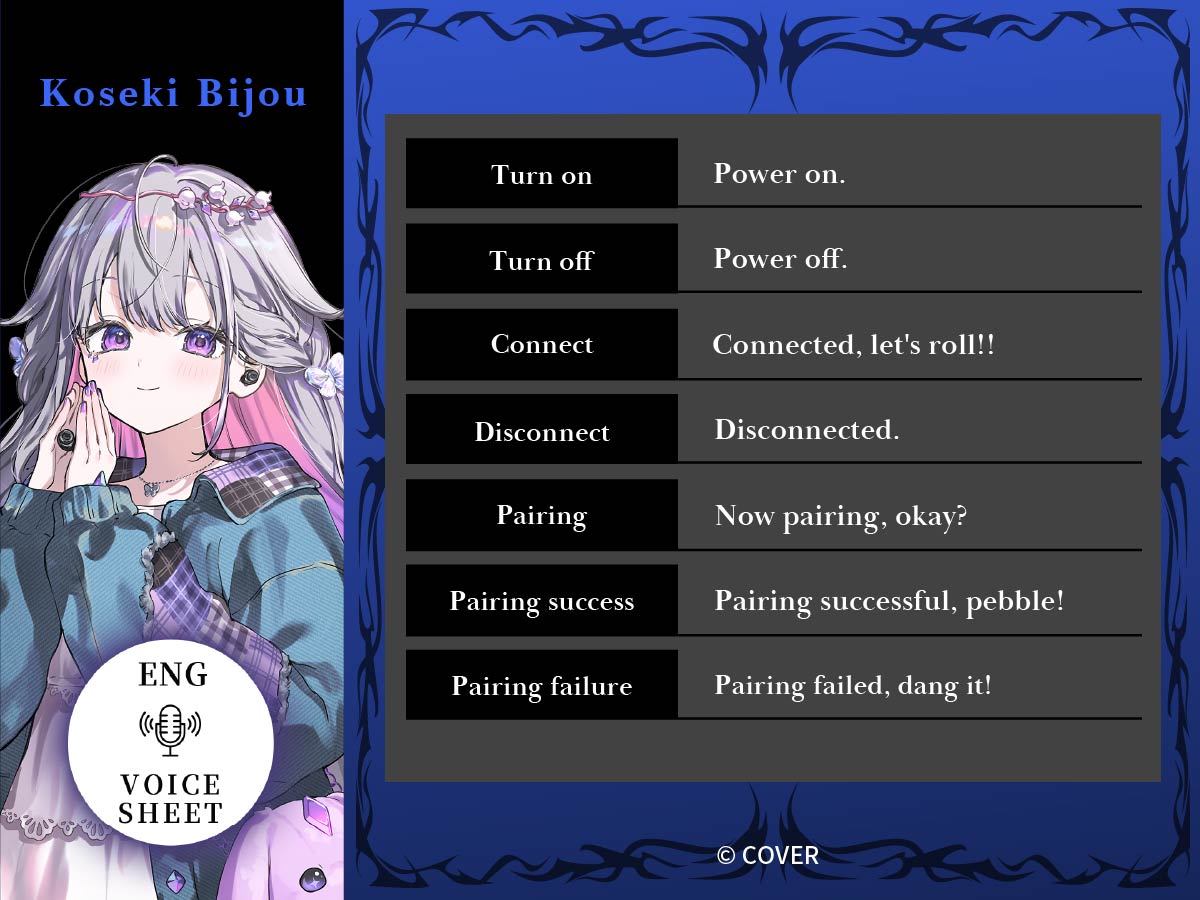This screenshot has width=1200, height=900.
Task: Select the Disconnect label box
Action: pos(542,431)
